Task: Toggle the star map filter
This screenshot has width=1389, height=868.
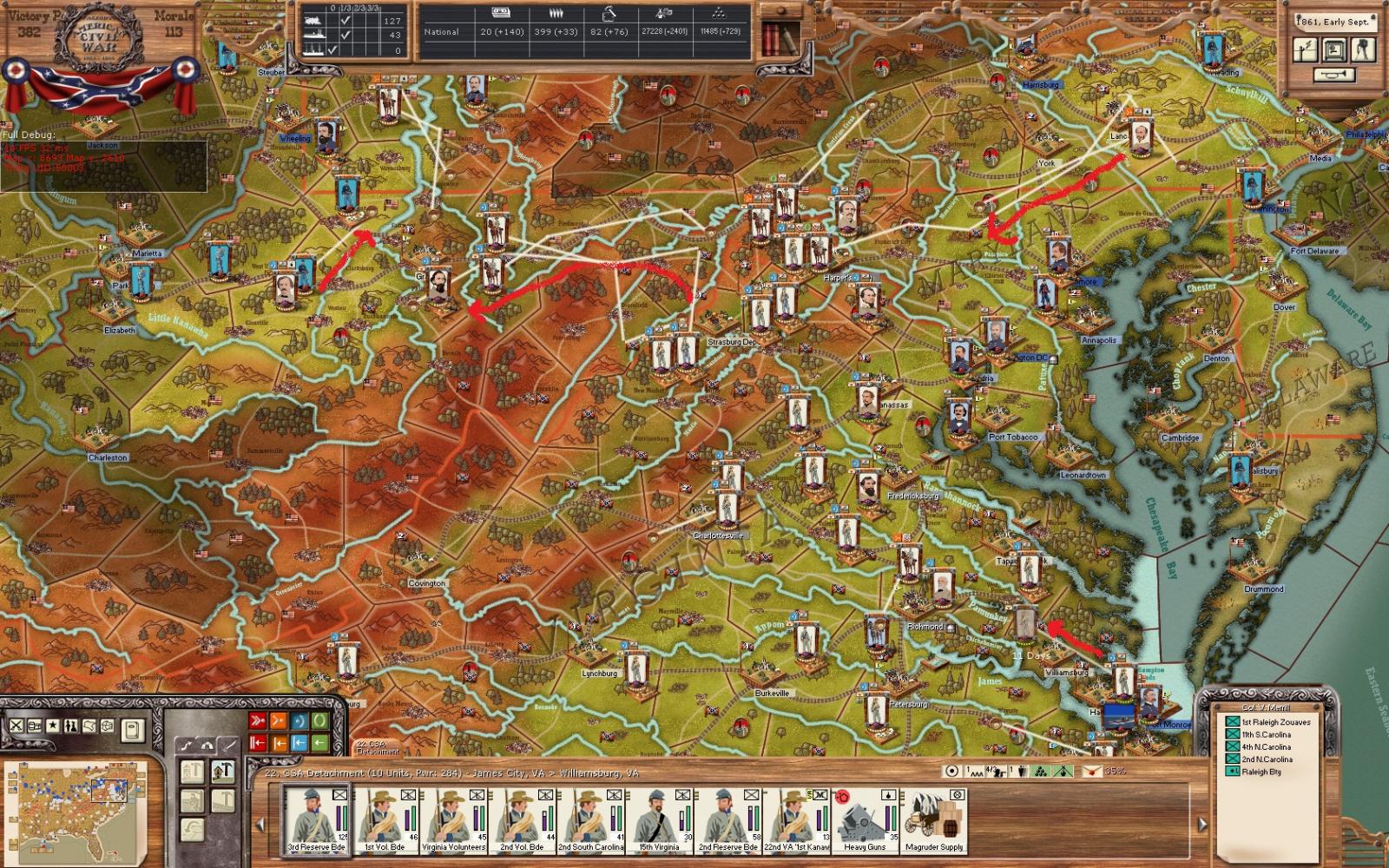Action: point(53,726)
